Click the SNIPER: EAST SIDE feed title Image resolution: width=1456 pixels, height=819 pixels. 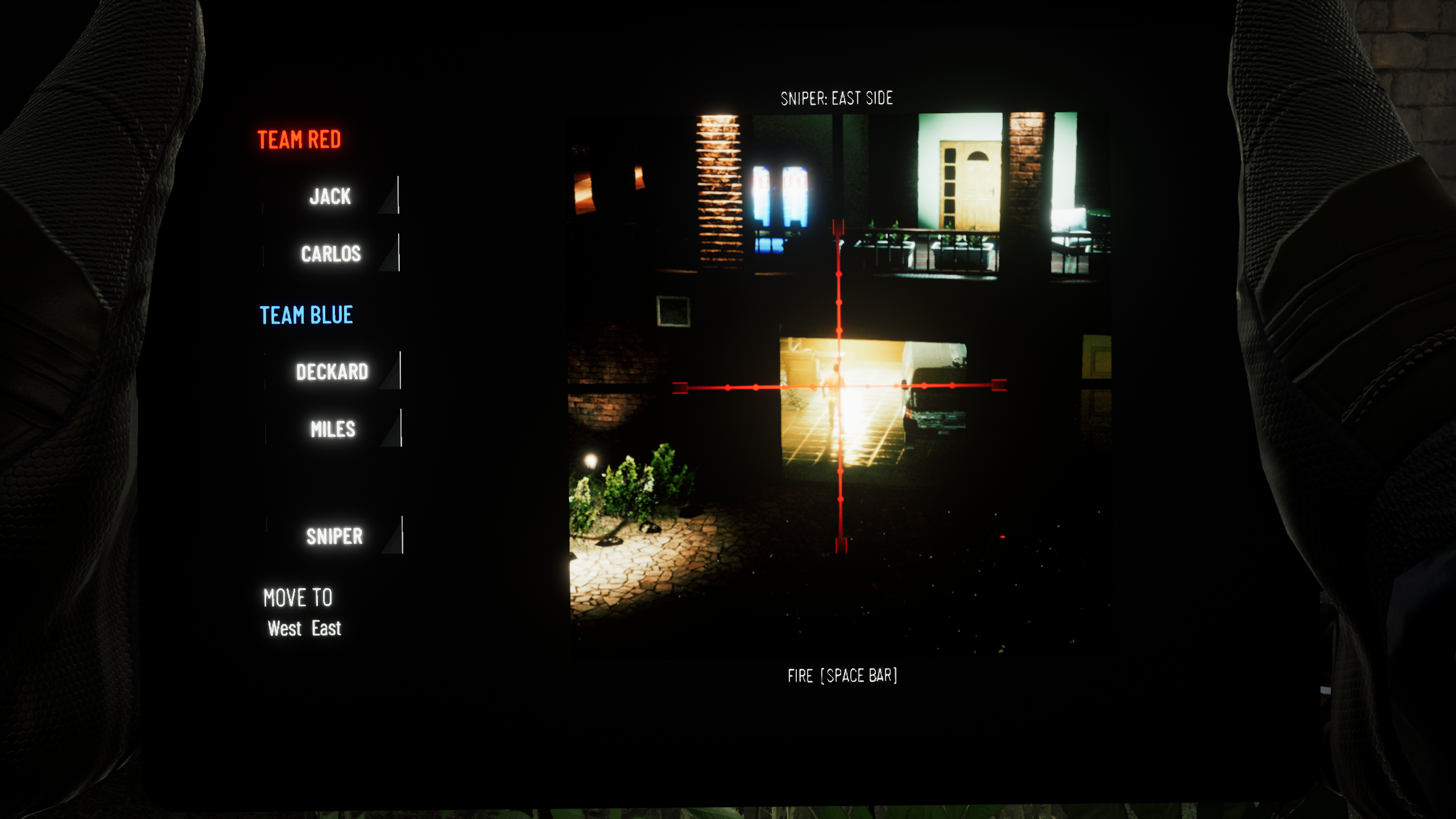pos(837,96)
